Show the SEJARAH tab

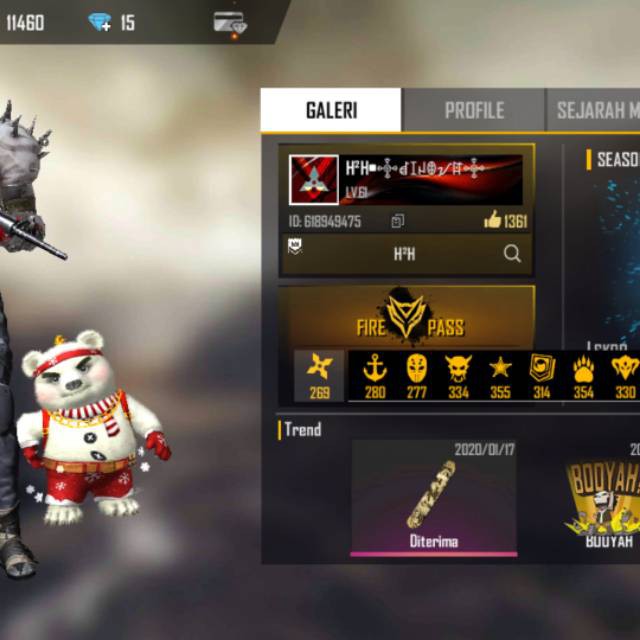(x=595, y=110)
